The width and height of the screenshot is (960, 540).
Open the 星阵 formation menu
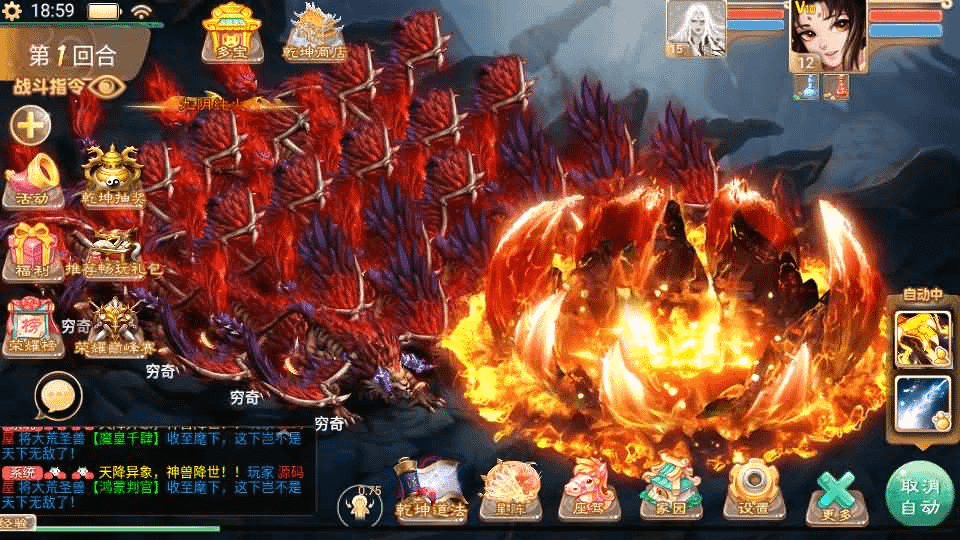[507, 489]
